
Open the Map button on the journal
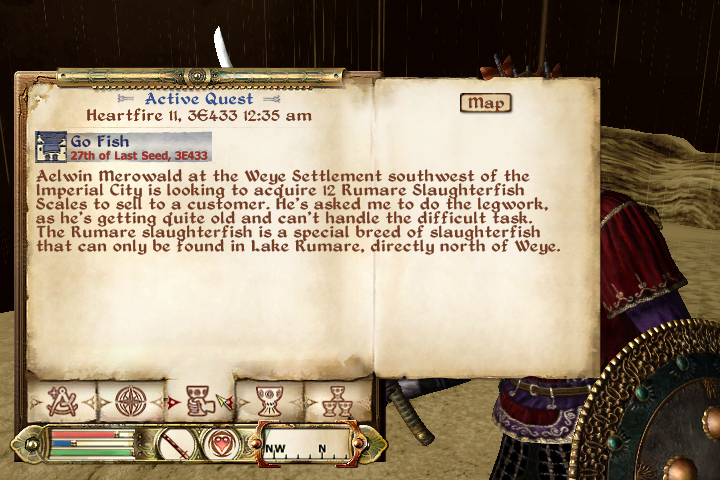click(486, 103)
